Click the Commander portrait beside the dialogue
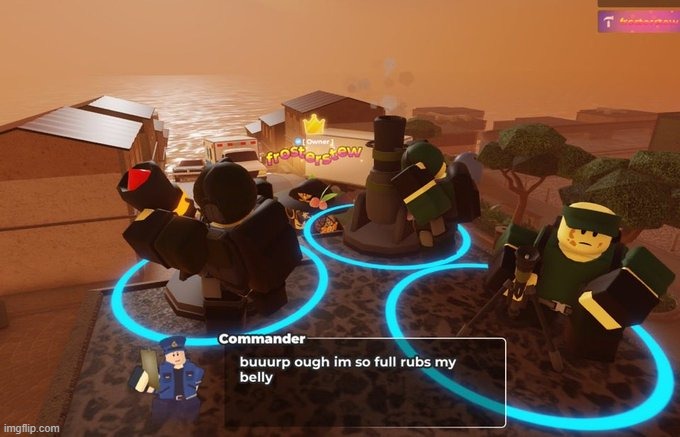 click(172, 368)
